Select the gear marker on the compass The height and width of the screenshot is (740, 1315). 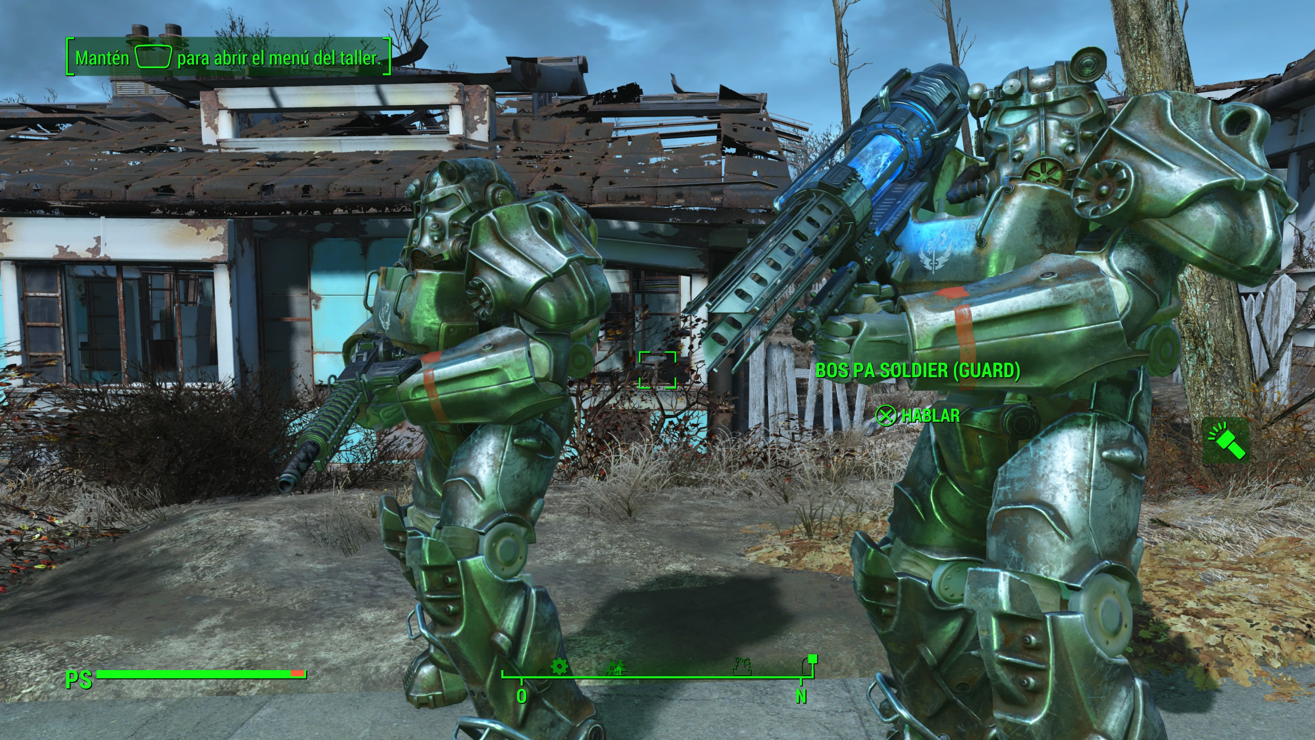click(559, 666)
